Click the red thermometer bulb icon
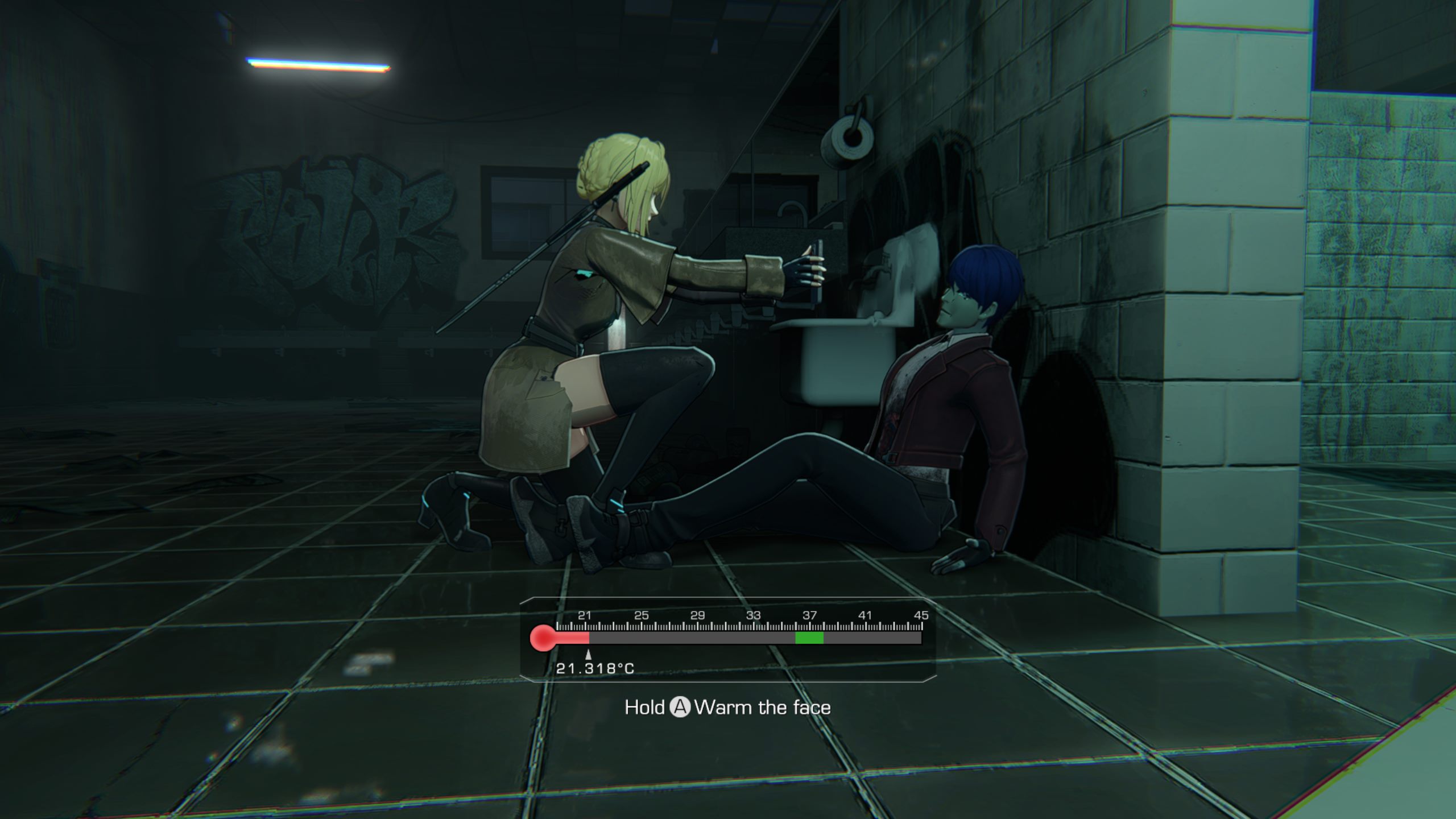 543,638
